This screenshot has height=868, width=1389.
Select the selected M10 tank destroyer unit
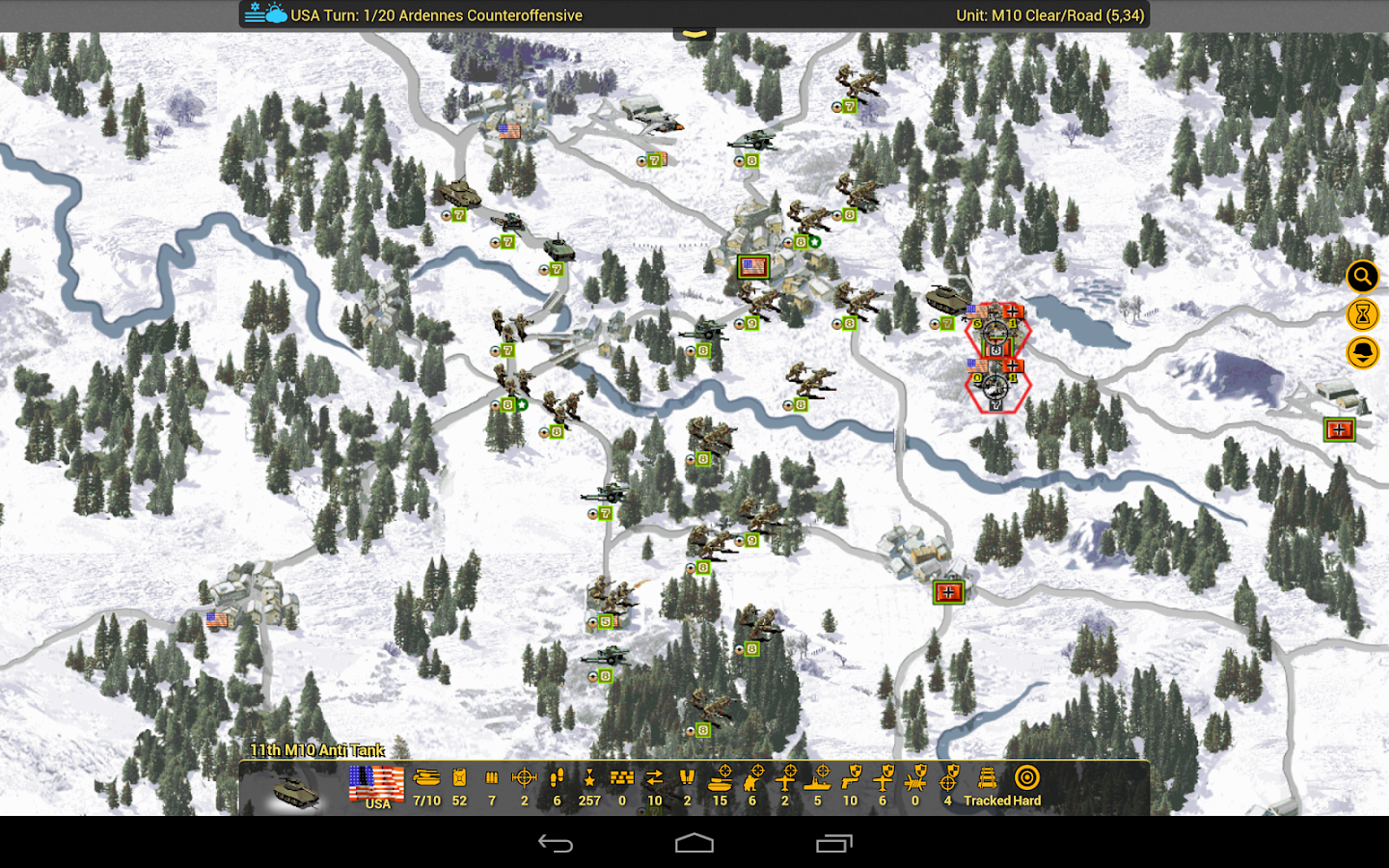948,297
